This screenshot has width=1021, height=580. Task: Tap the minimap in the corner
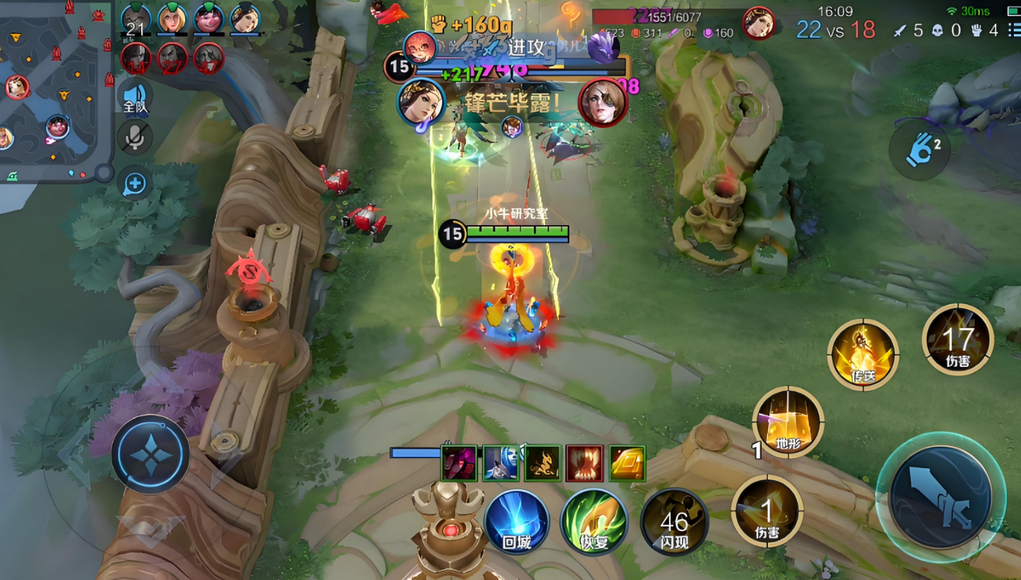52,90
